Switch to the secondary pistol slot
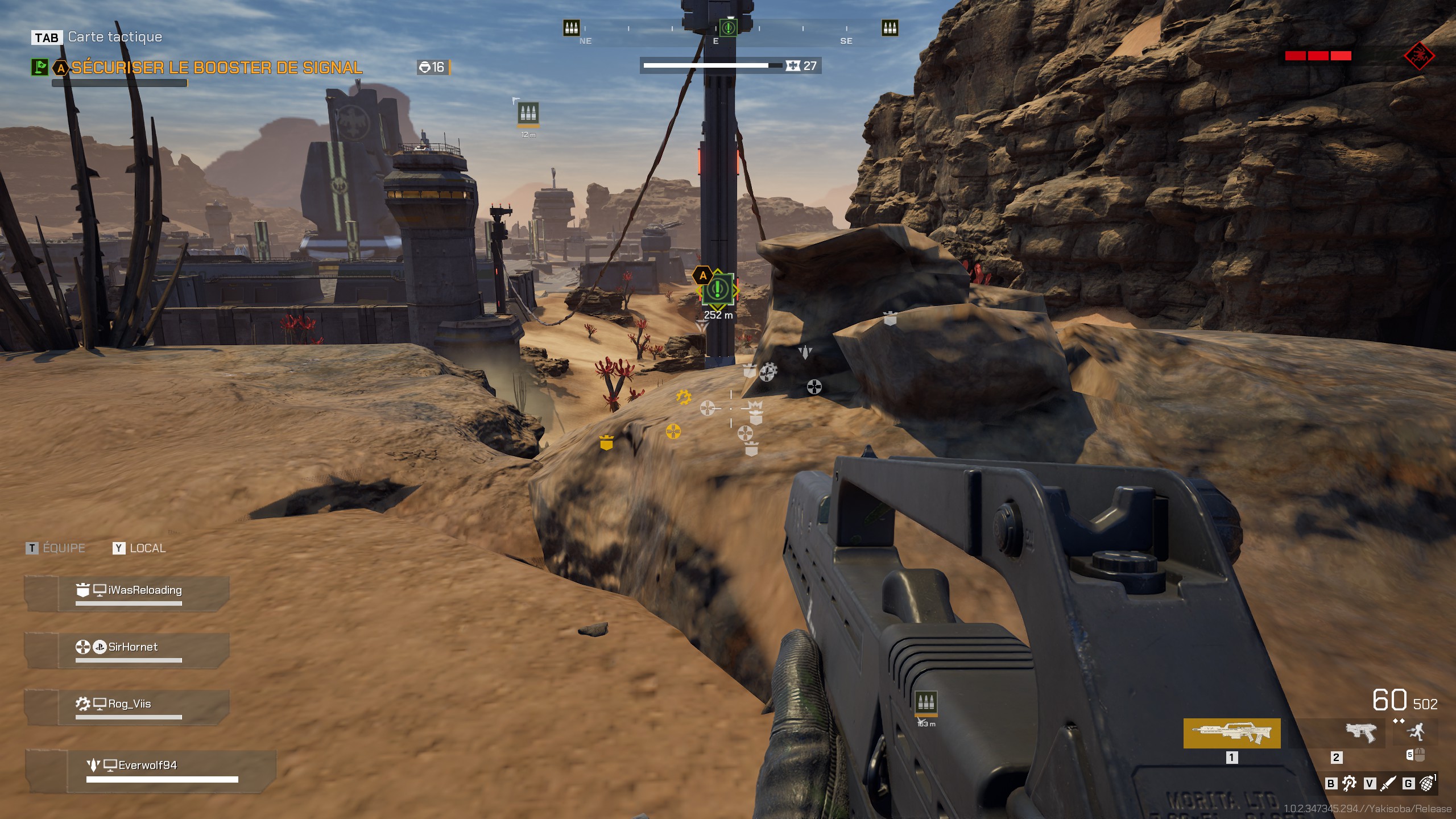 pos(1360,733)
